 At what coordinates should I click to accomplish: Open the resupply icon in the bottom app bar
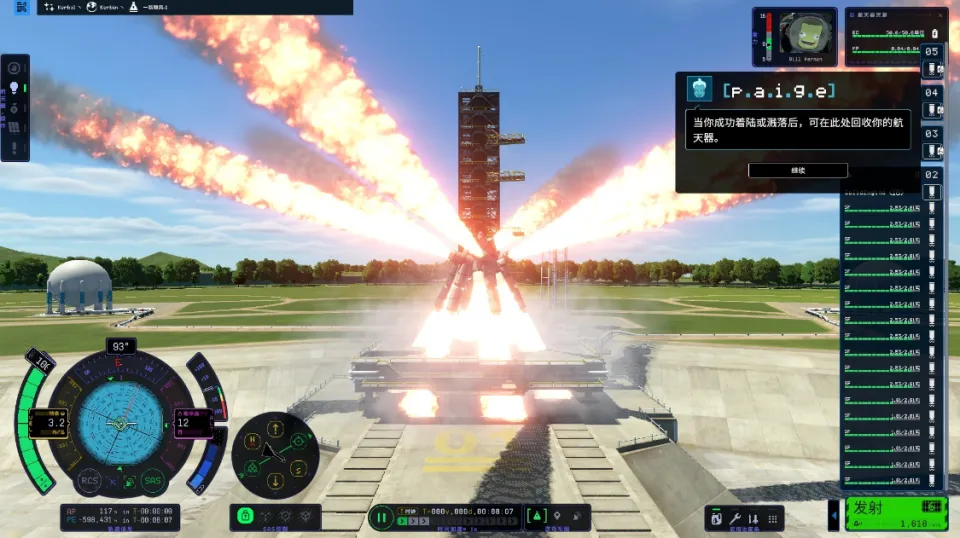point(716,518)
